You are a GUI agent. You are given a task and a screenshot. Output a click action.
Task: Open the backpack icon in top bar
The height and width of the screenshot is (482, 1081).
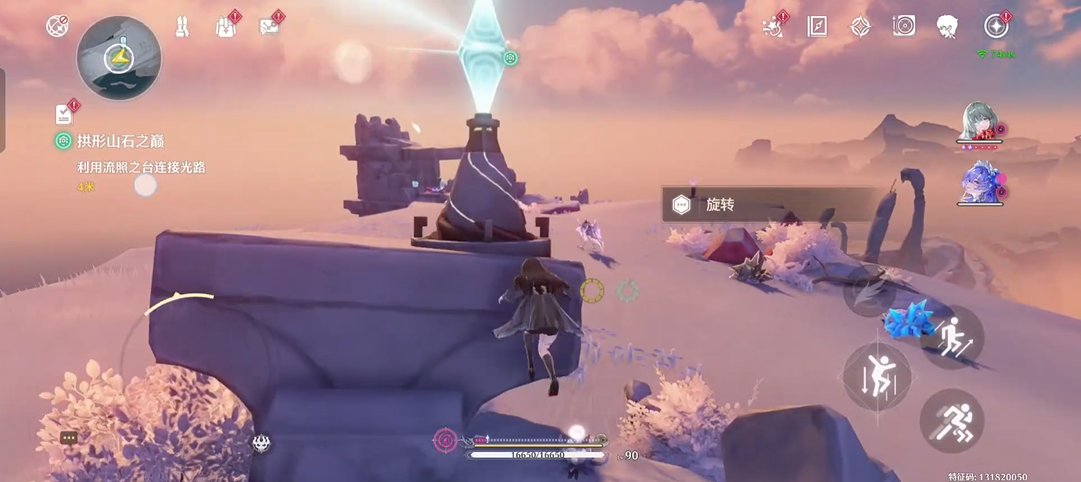226,27
